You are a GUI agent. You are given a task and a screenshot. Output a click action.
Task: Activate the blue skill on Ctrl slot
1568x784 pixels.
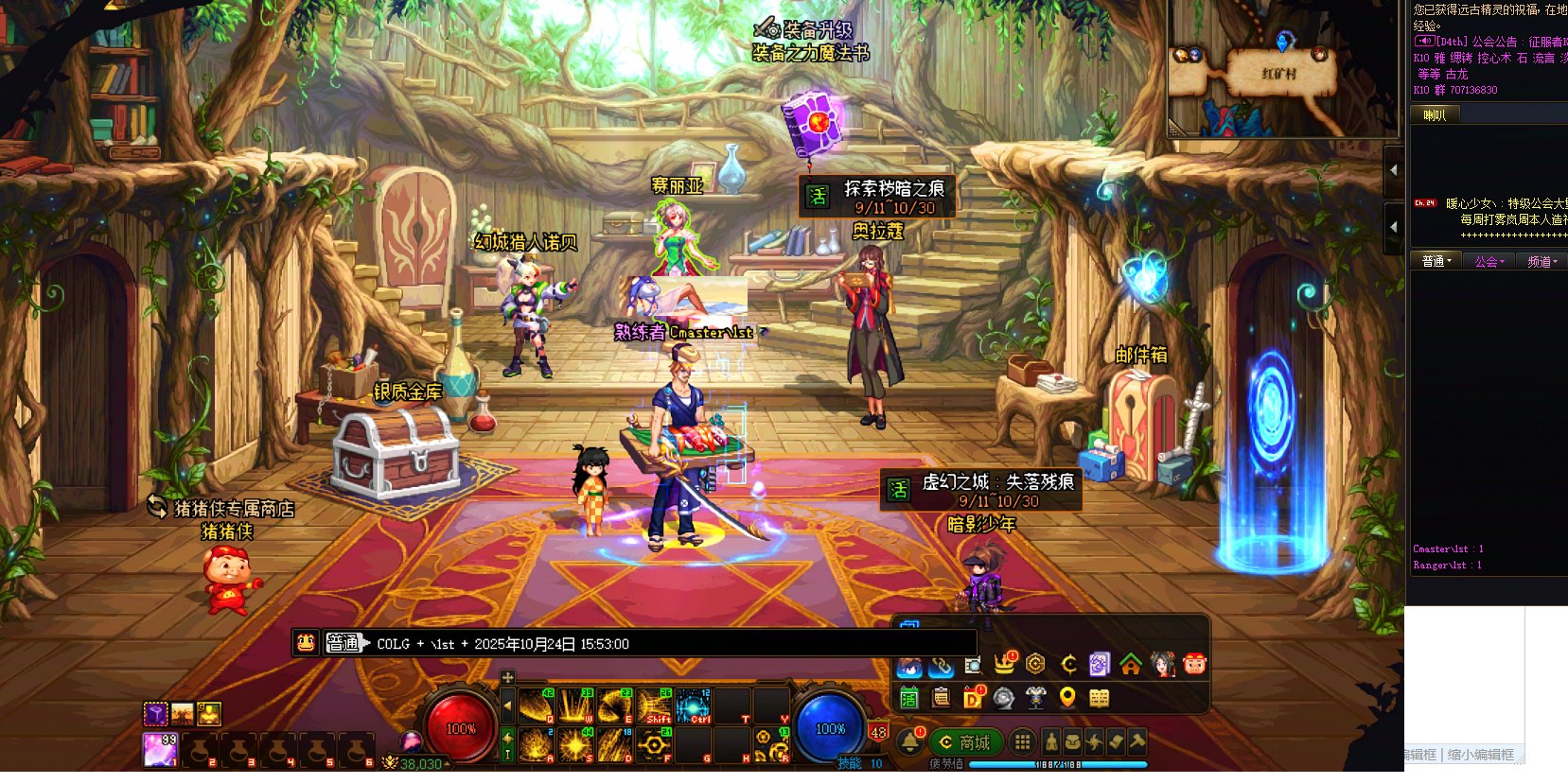point(693,706)
